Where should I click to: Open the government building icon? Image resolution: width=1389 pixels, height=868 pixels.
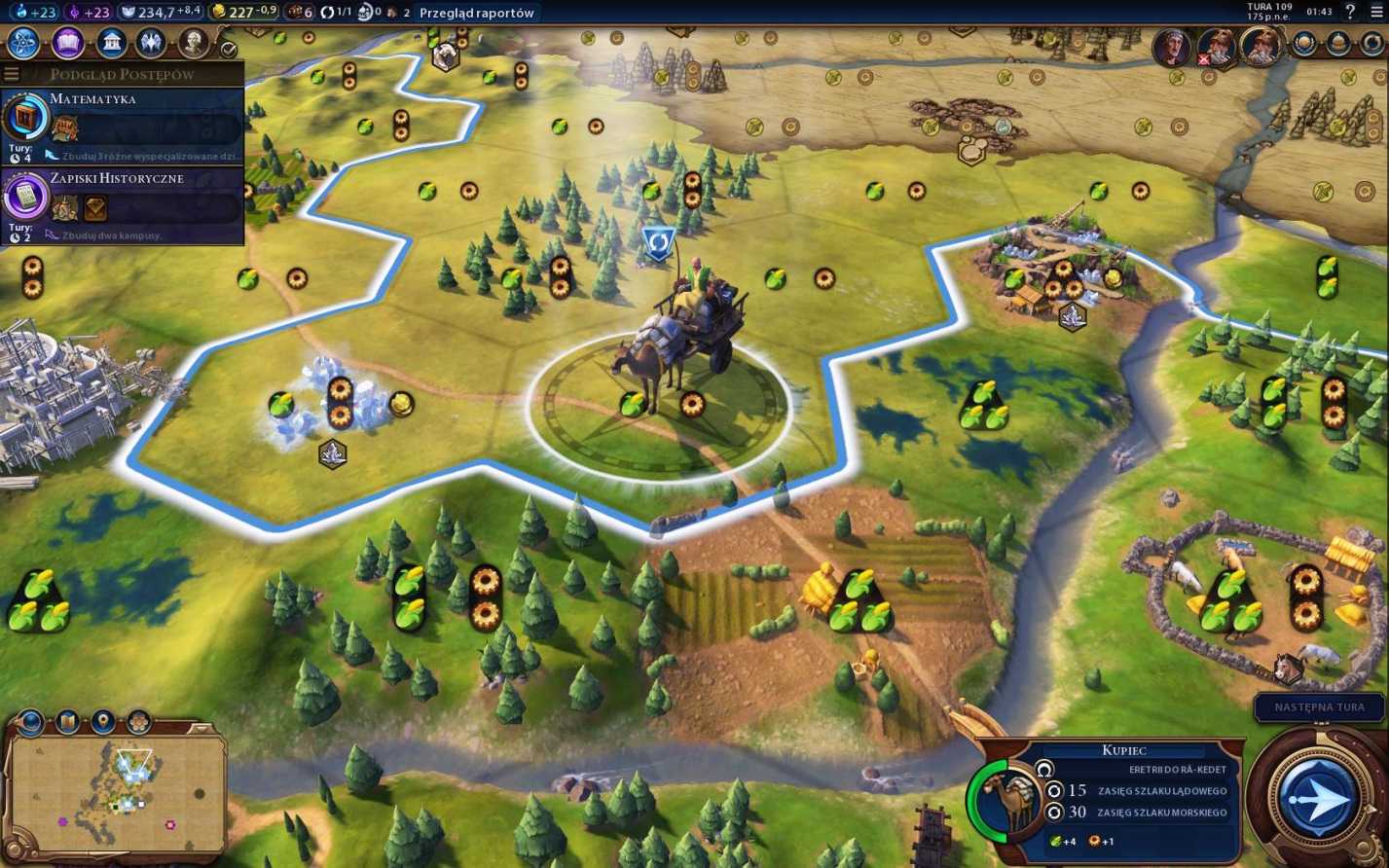click(x=111, y=43)
